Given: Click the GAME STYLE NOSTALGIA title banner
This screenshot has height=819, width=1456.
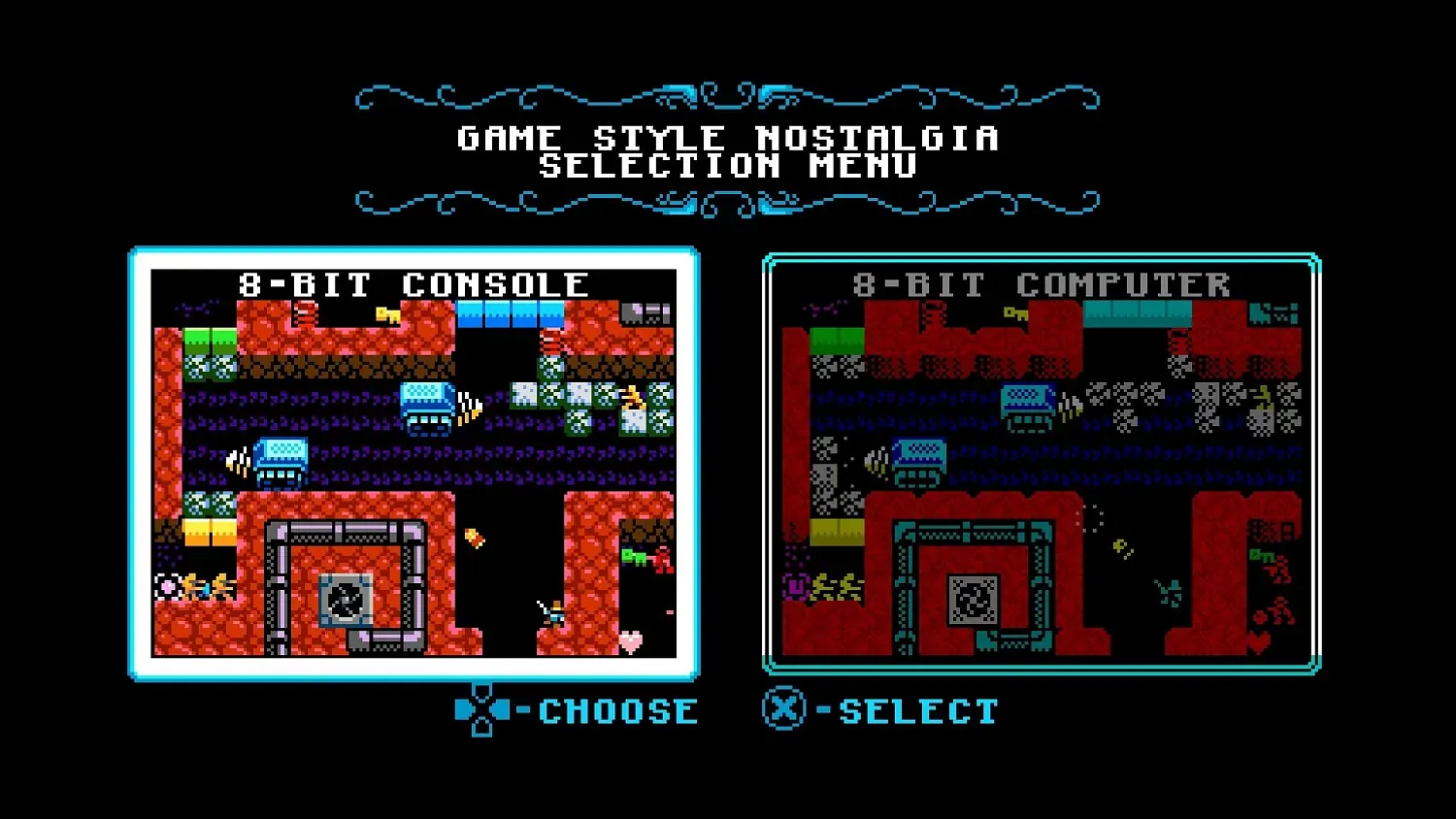Looking at the screenshot, I should 728,150.
